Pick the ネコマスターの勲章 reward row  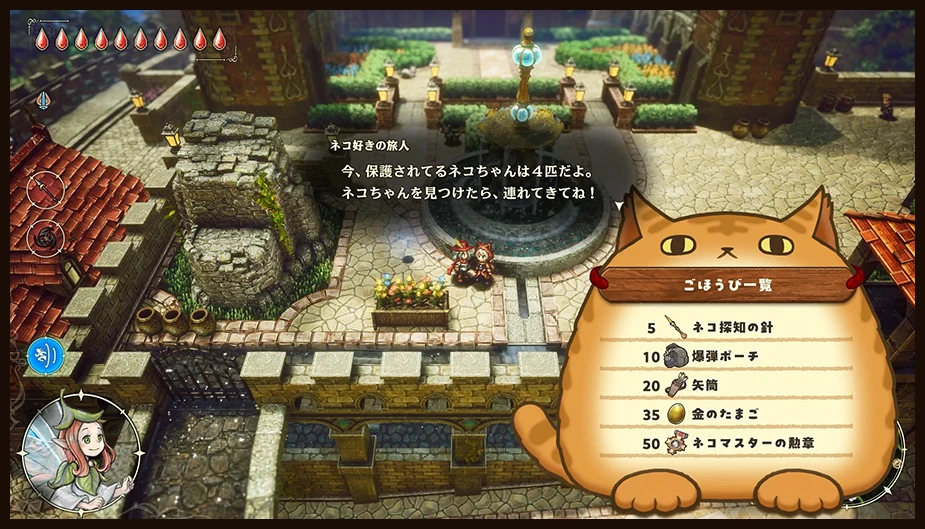pyautogui.click(x=738, y=442)
